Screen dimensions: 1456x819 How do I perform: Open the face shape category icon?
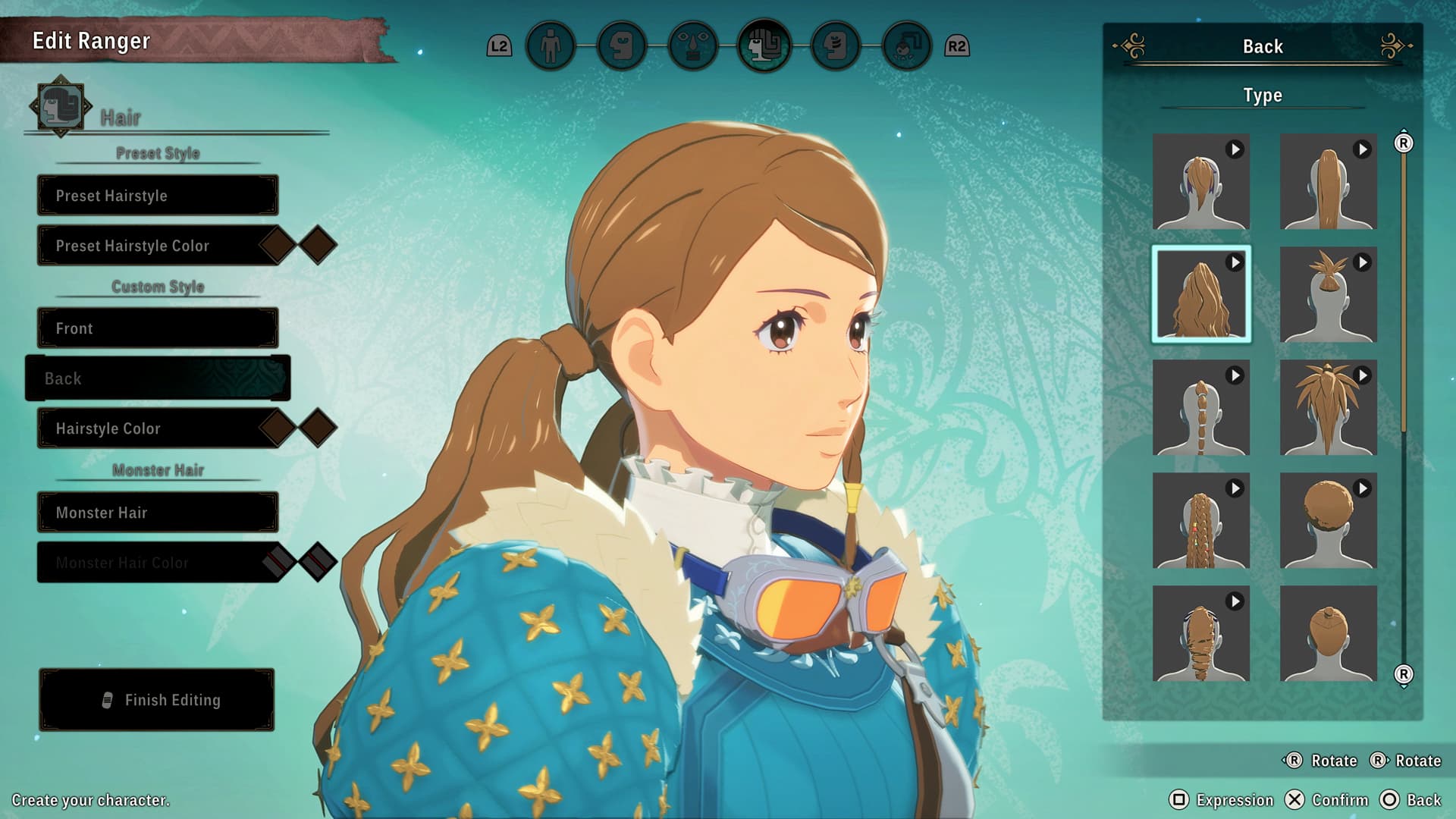coord(622,45)
